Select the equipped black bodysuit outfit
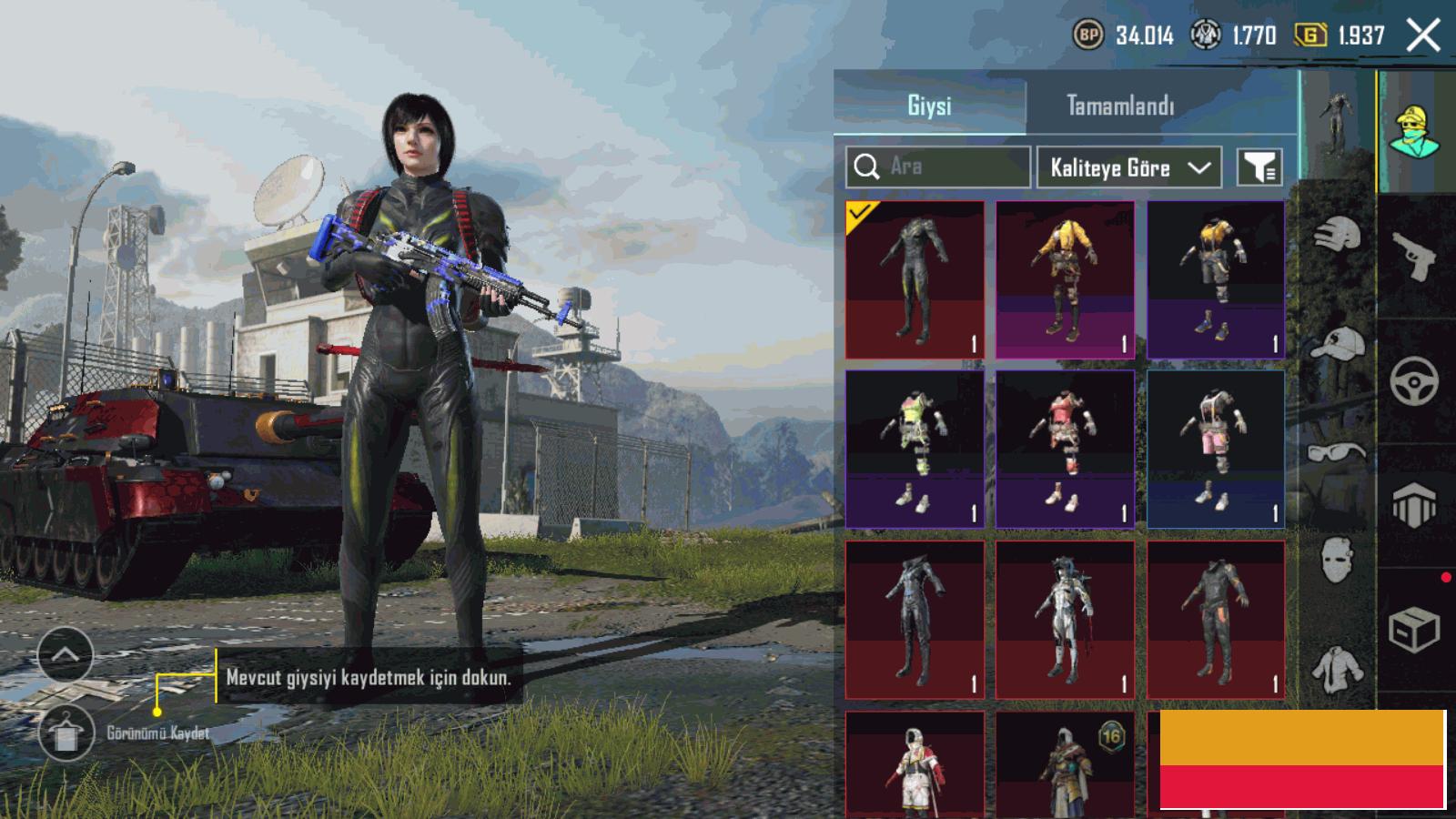 pyautogui.click(x=915, y=280)
